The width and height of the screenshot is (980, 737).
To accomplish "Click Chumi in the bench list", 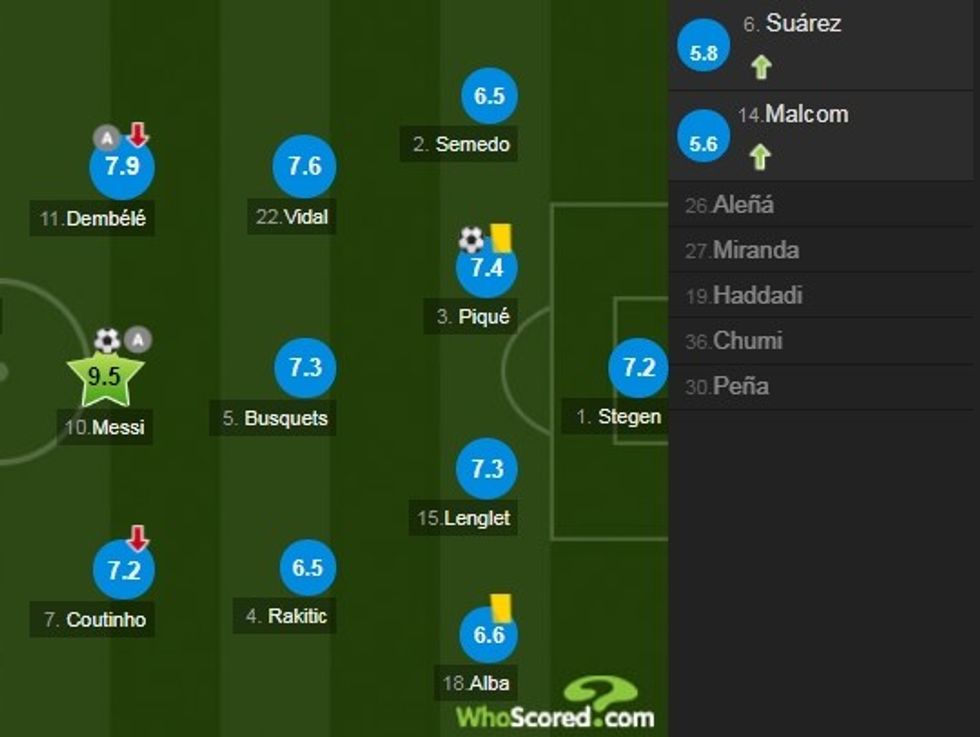I will point(747,341).
